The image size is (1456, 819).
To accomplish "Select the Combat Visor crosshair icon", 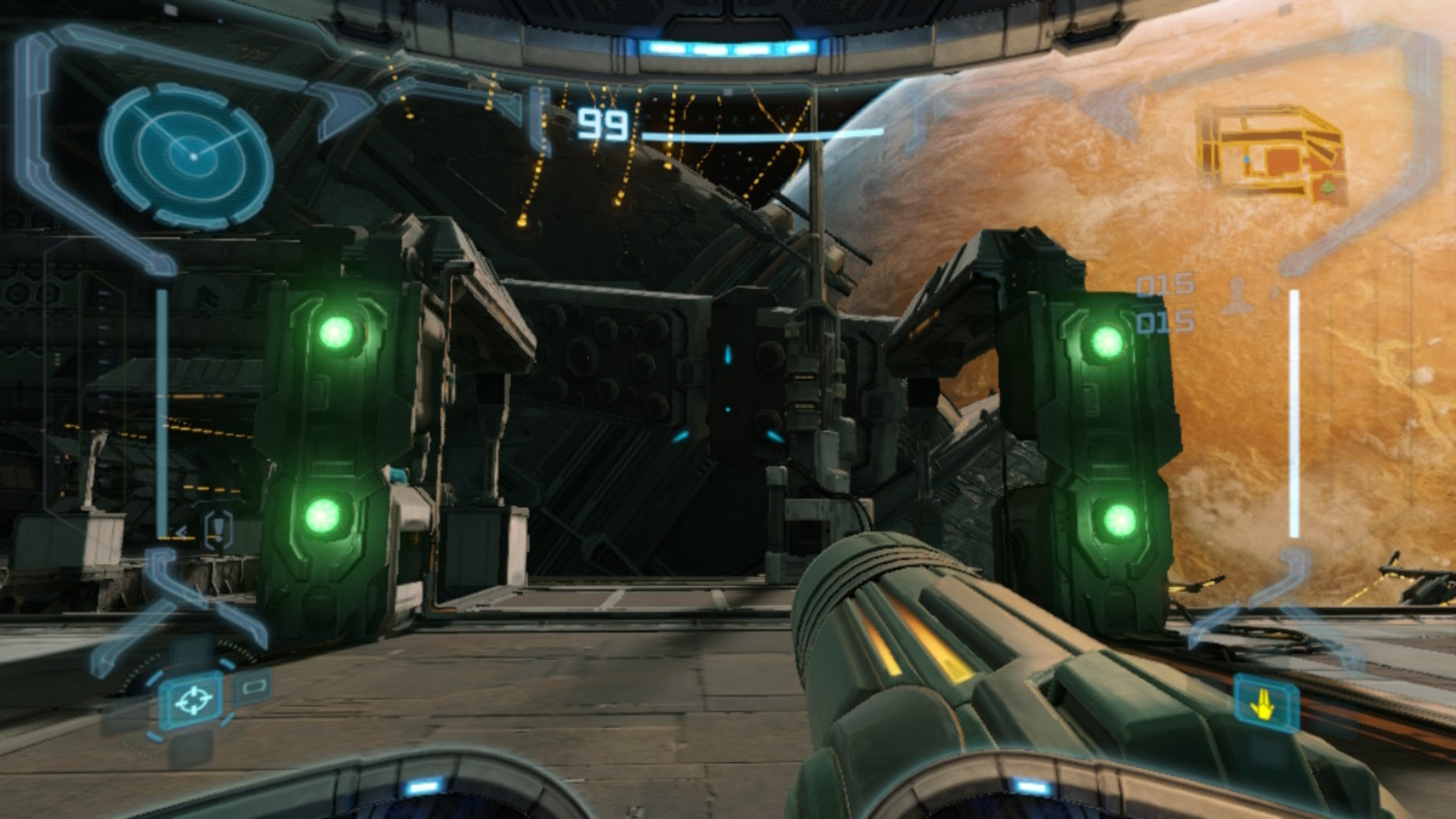I will pos(193,701).
